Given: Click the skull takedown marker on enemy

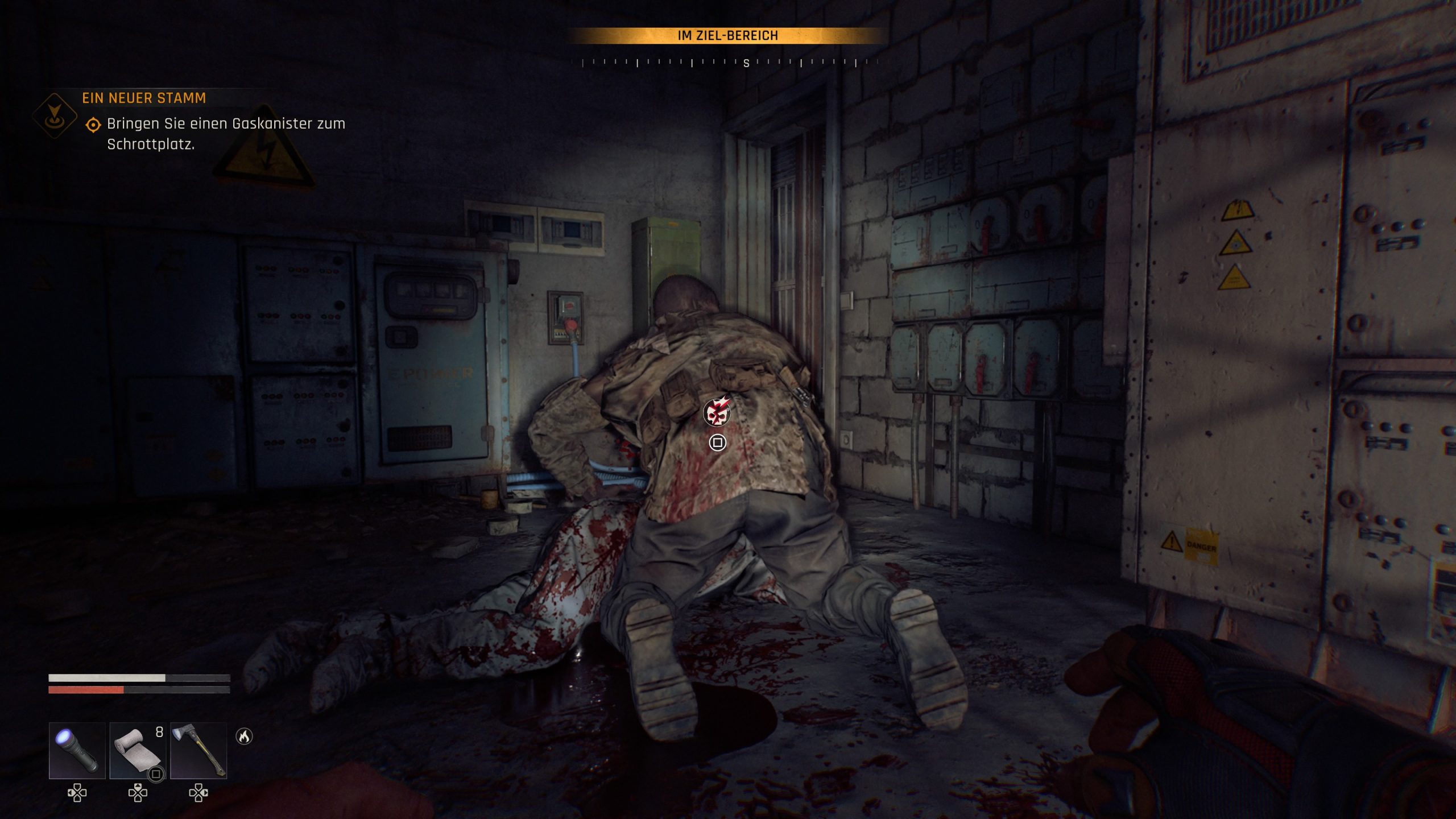Looking at the screenshot, I should (x=717, y=412).
